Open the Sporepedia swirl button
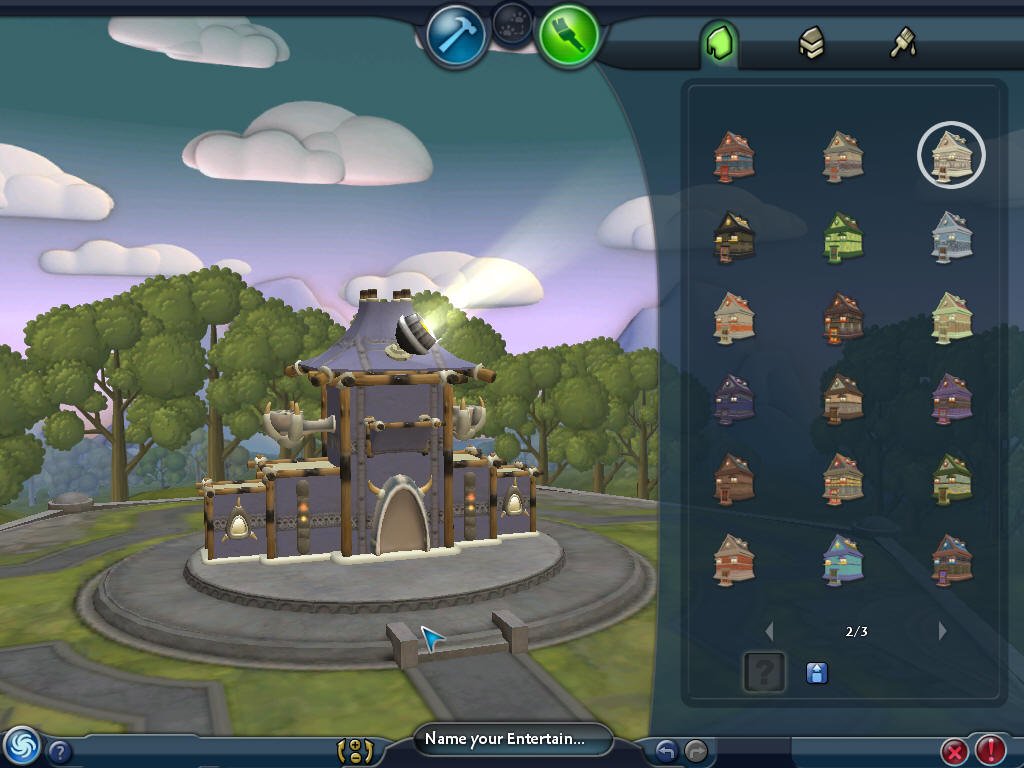The image size is (1024, 768). click(x=21, y=745)
